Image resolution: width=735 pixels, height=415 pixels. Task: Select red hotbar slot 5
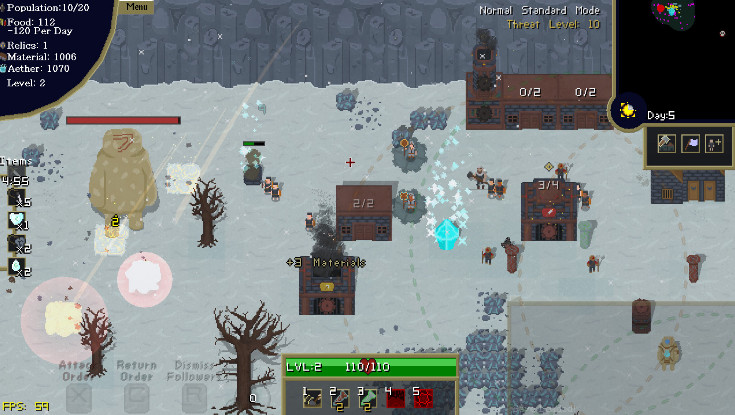tap(424, 399)
